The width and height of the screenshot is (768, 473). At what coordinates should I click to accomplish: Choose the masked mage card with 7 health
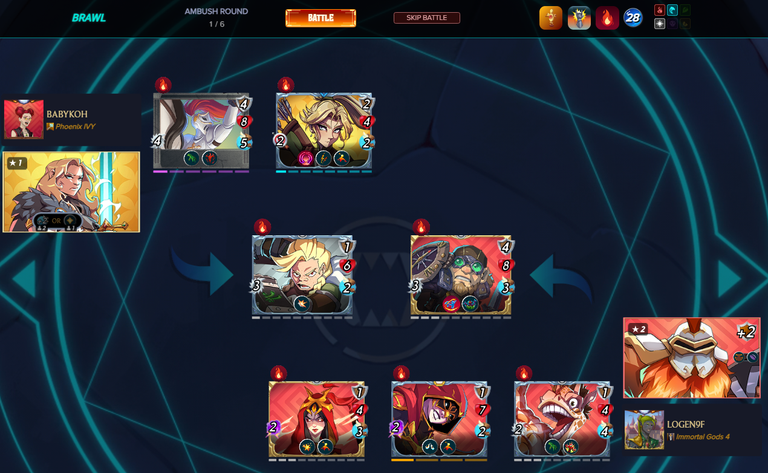coord(439,418)
